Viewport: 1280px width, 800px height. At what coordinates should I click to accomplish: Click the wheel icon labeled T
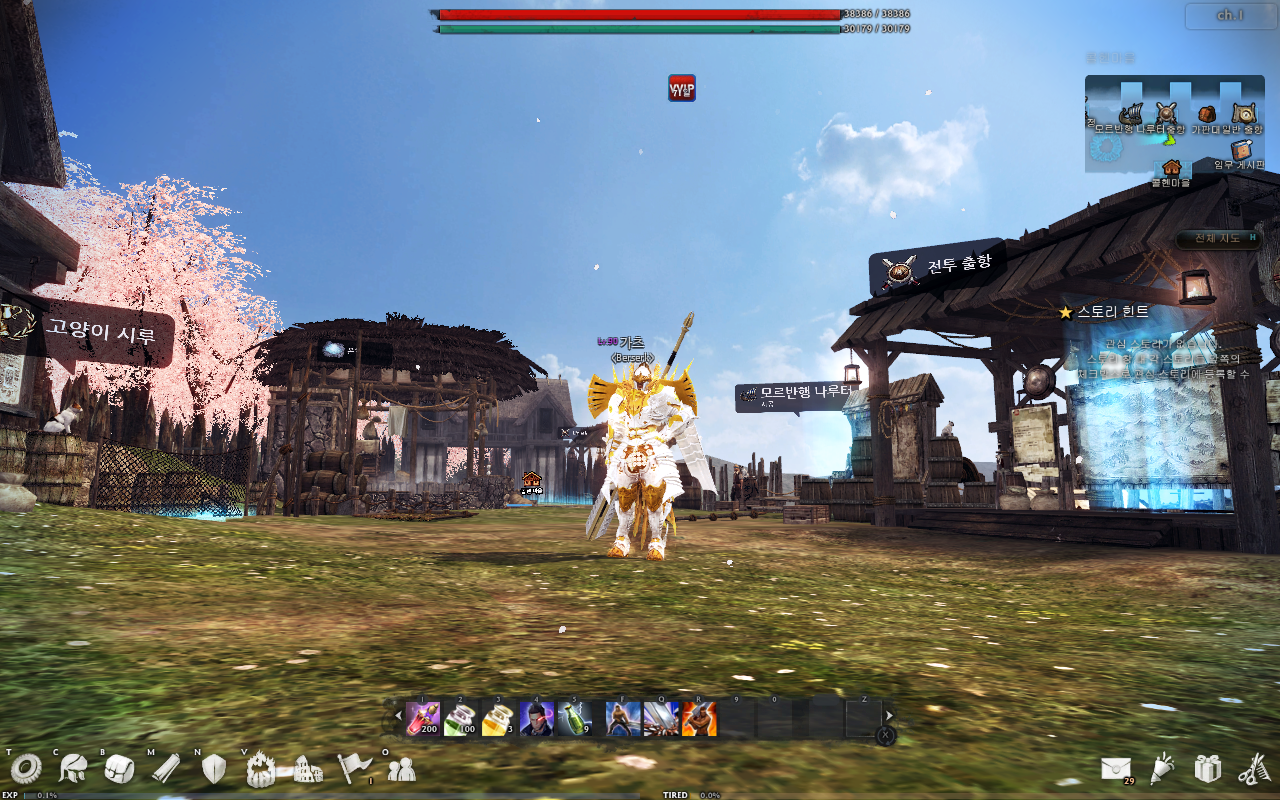(26, 770)
